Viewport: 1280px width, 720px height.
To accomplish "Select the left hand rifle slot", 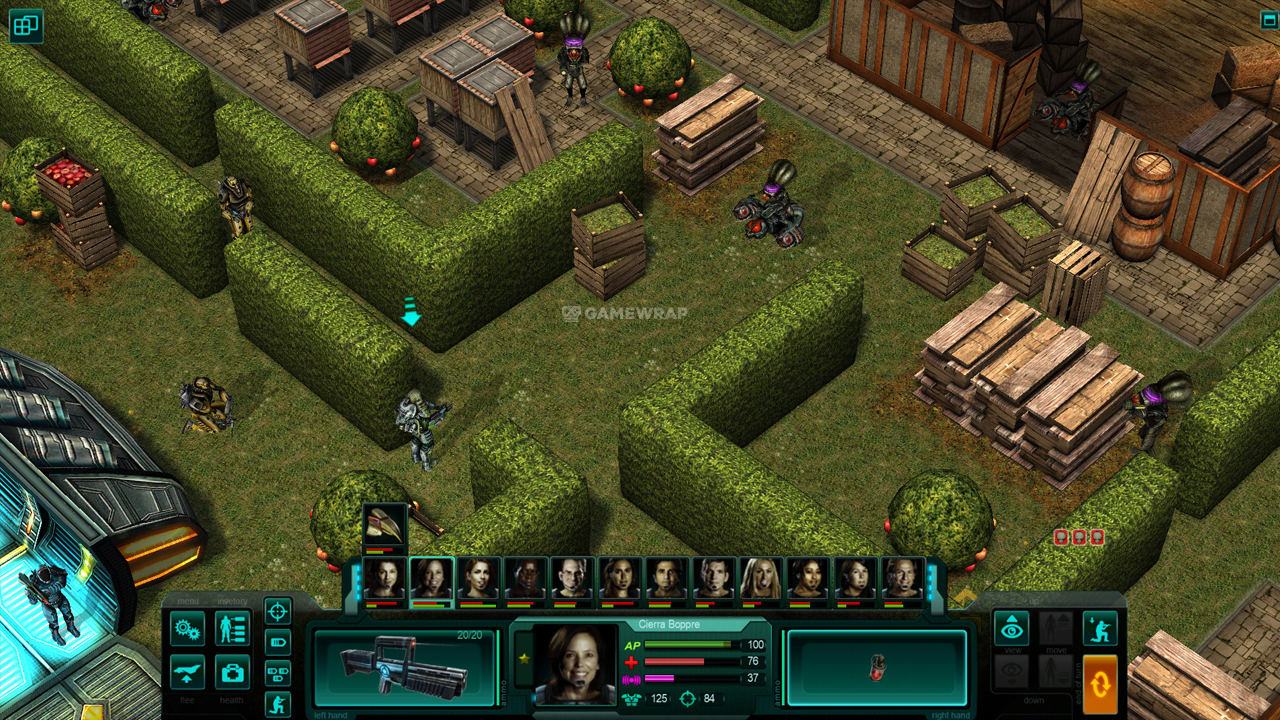I will coord(404,667).
